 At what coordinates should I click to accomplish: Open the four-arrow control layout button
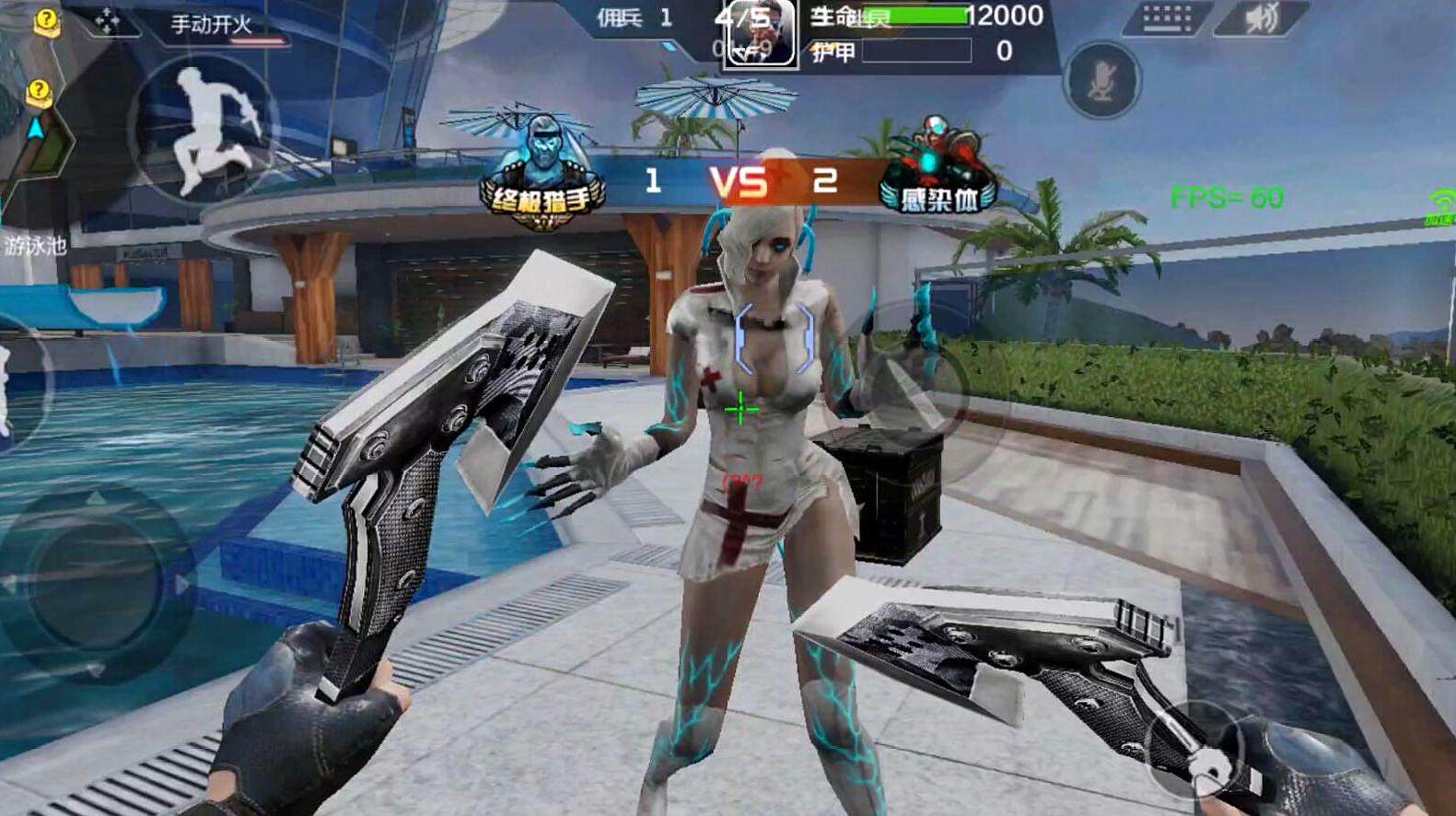(x=107, y=21)
